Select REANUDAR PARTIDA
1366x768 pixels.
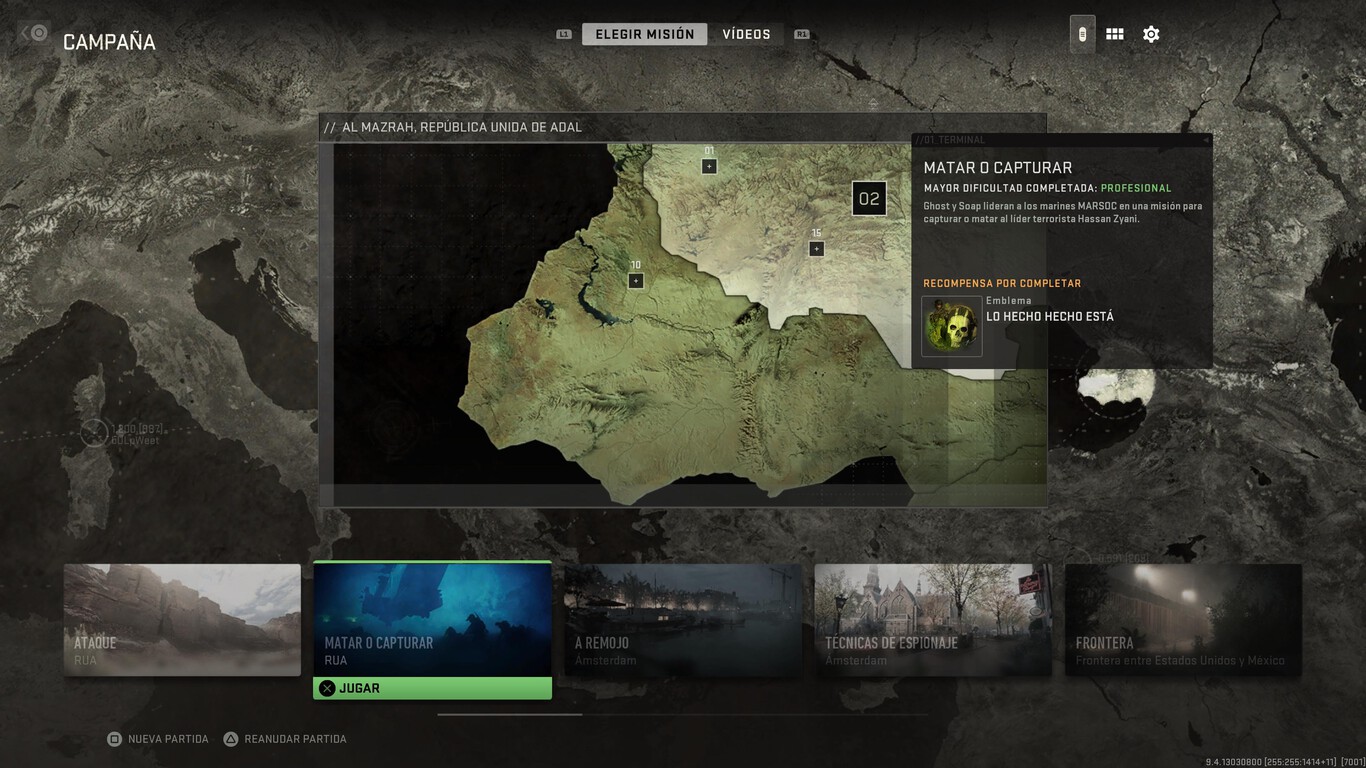click(x=285, y=738)
